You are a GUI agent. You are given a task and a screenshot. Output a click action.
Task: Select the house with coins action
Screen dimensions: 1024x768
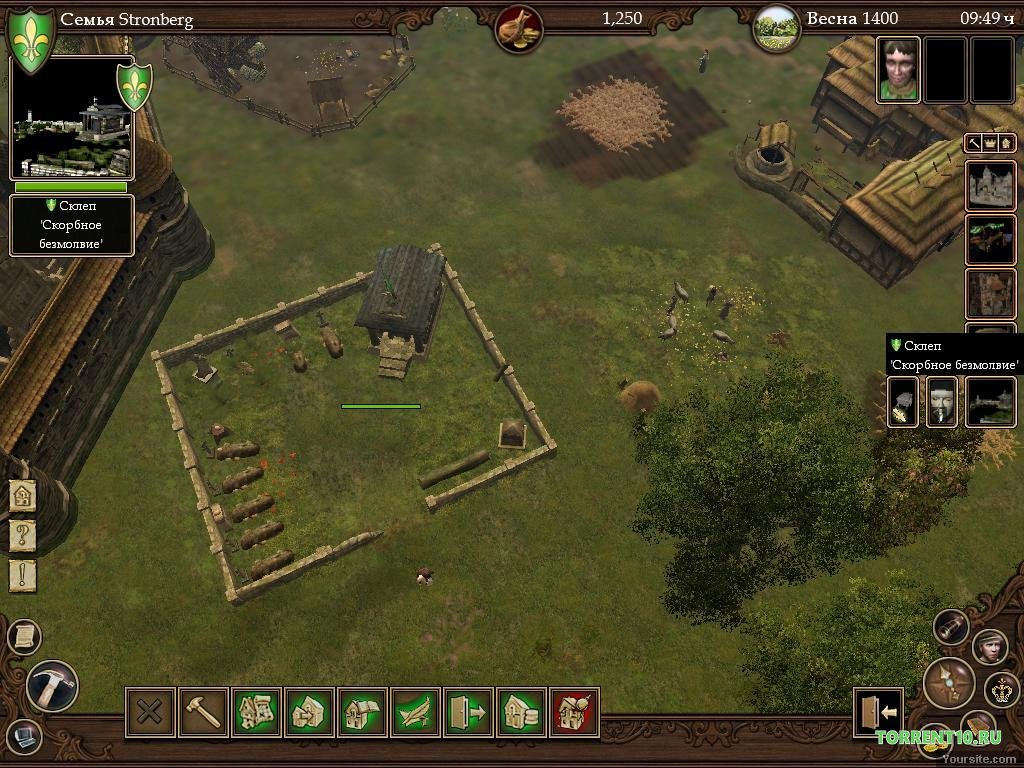point(521,712)
